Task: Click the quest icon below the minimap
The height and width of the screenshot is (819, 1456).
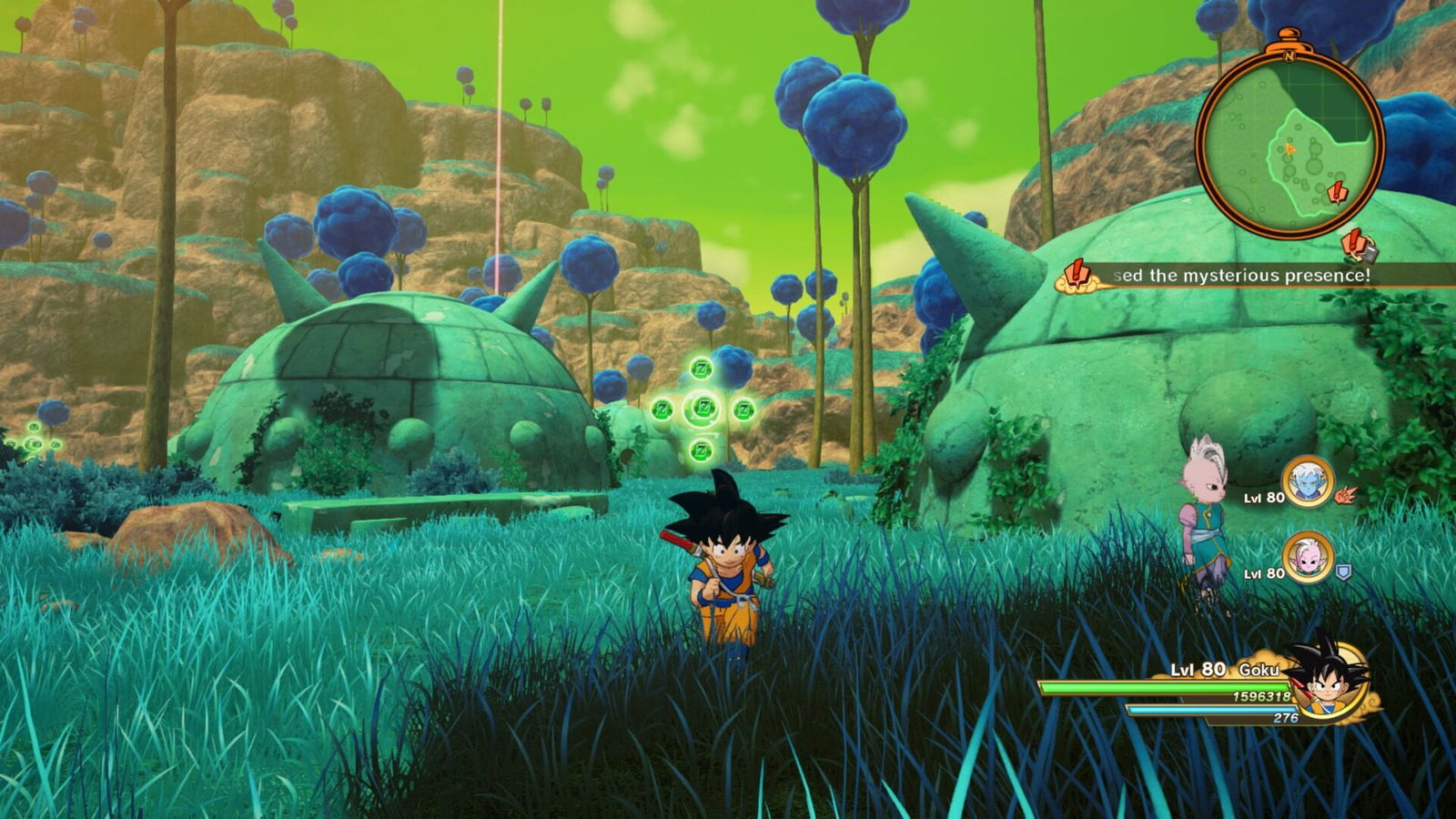Action: pos(1358,245)
